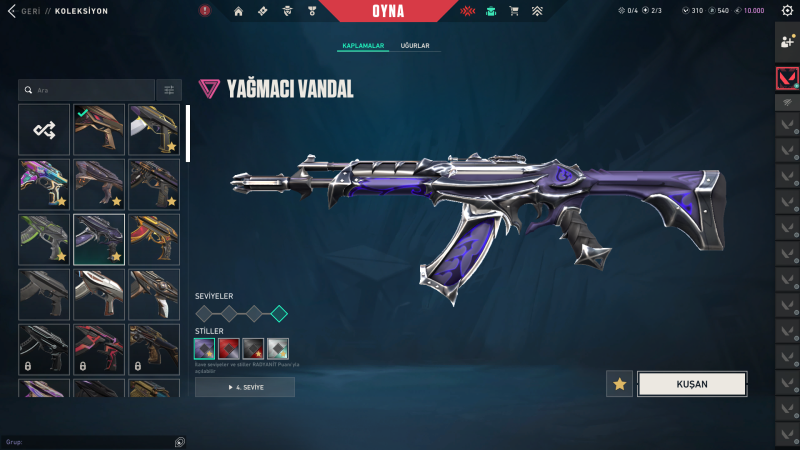Go to the home screen icon
800x450 pixels.
(x=238, y=11)
